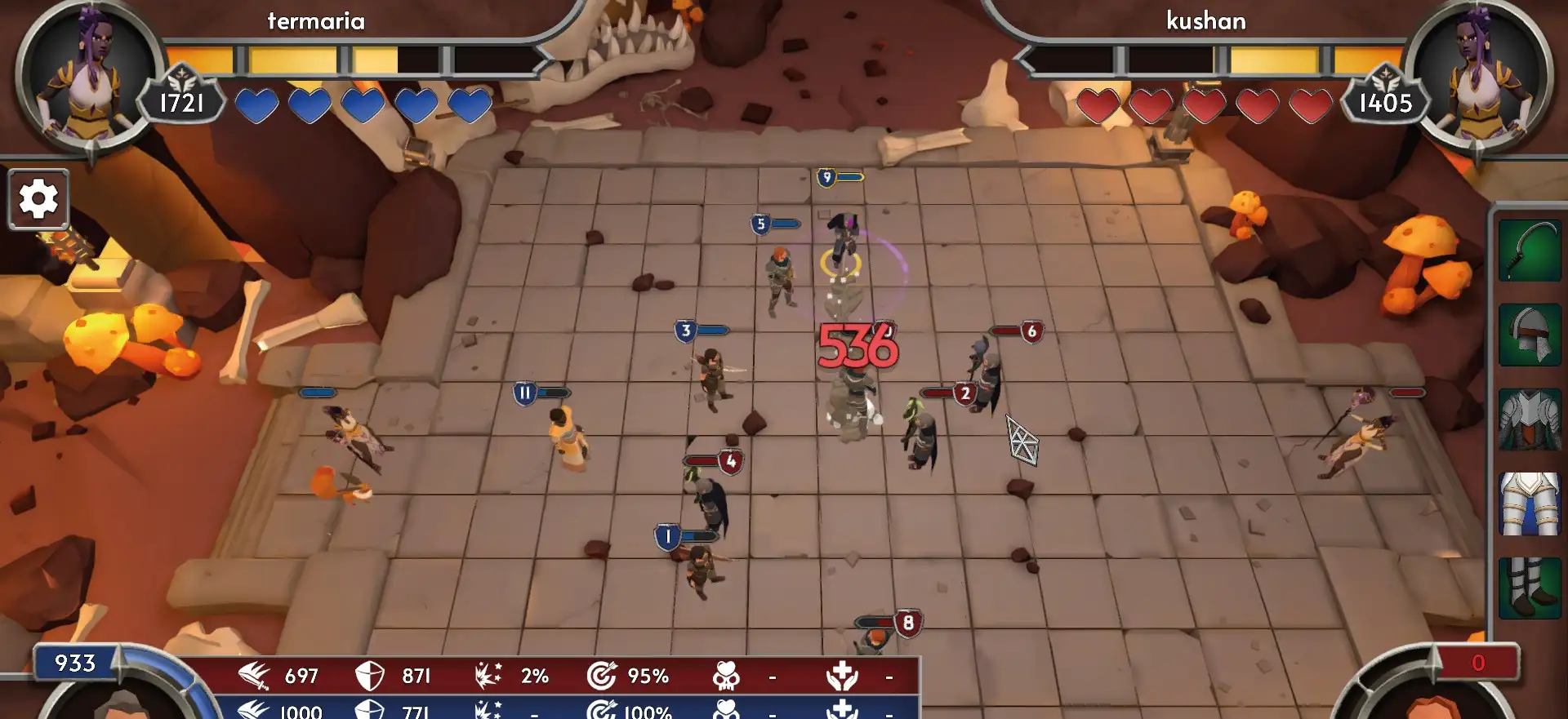Target red enemy unit marker 2
Viewport: 1568px width, 719px height.
tap(965, 394)
